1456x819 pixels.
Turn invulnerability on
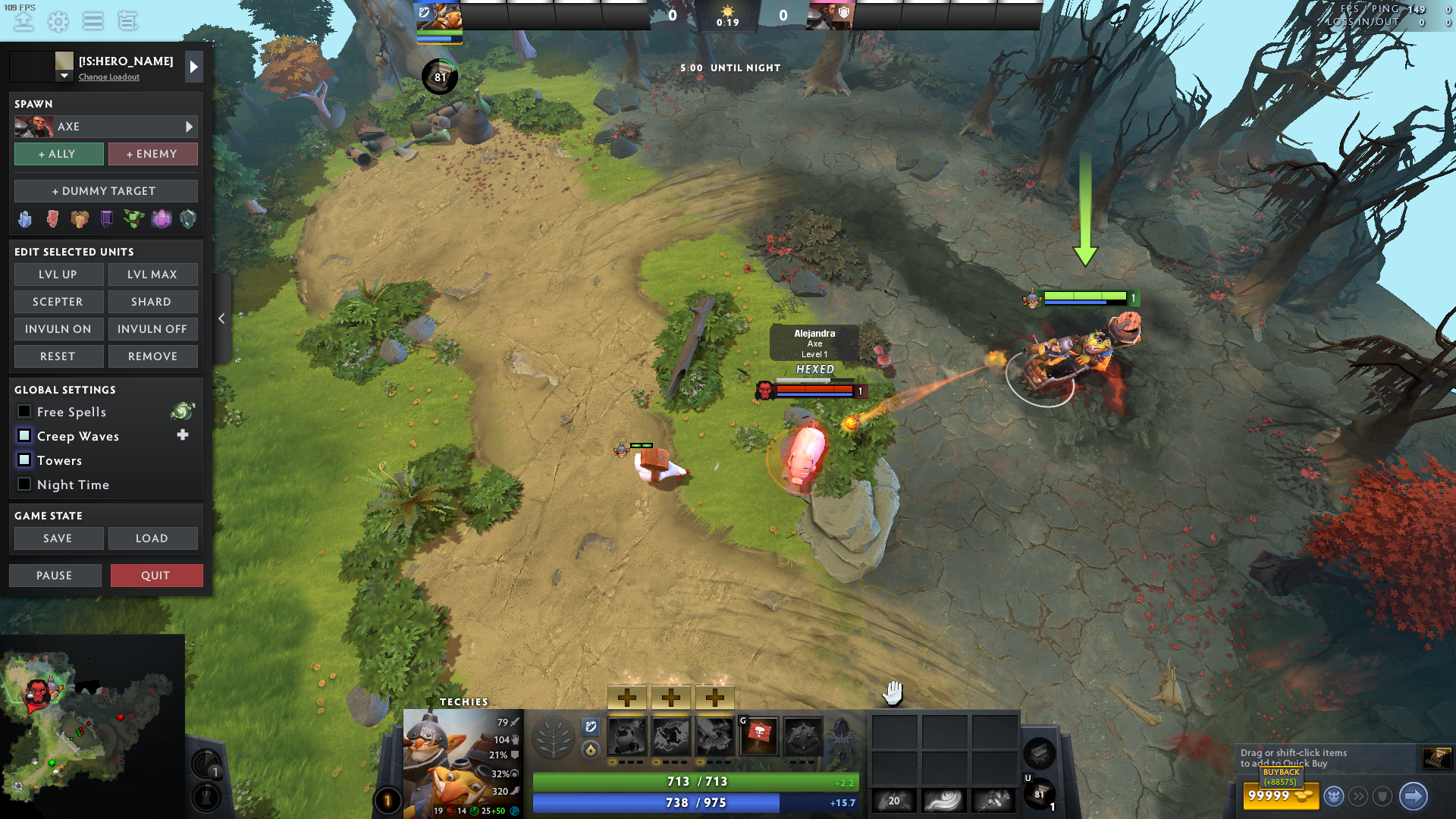tap(58, 329)
